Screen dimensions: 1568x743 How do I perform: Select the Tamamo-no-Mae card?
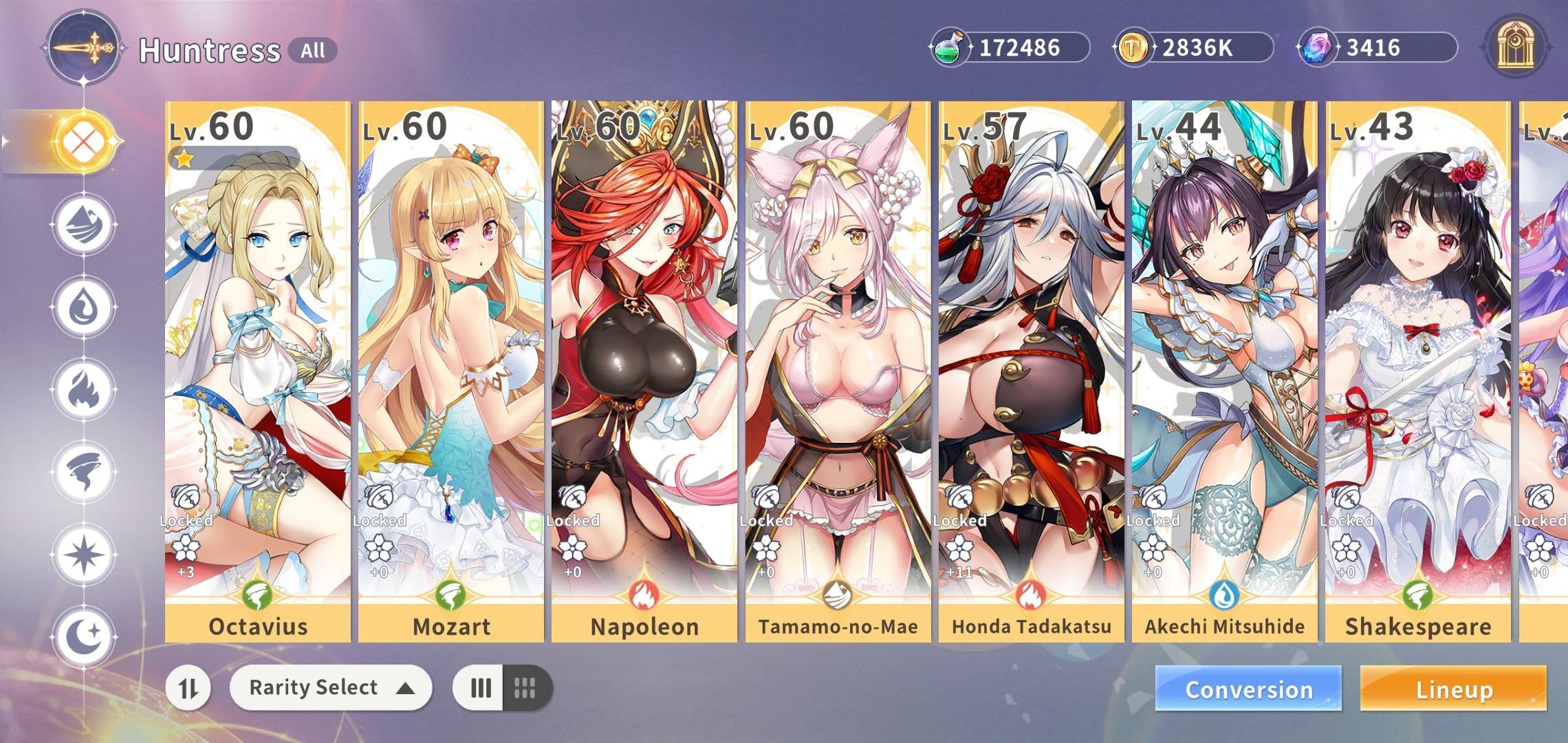[x=838, y=371]
